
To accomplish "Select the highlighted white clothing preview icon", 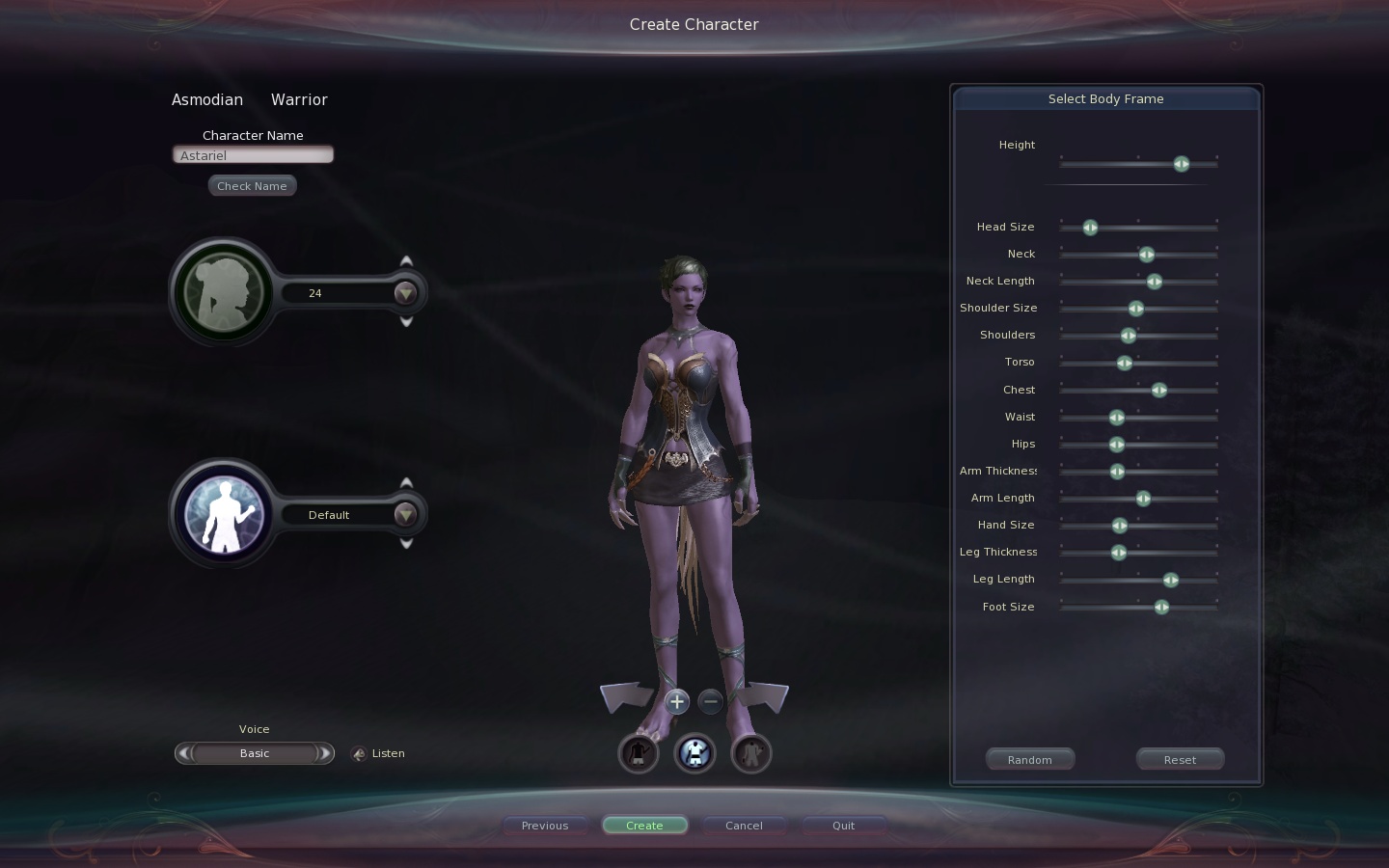I will [694, 753].
